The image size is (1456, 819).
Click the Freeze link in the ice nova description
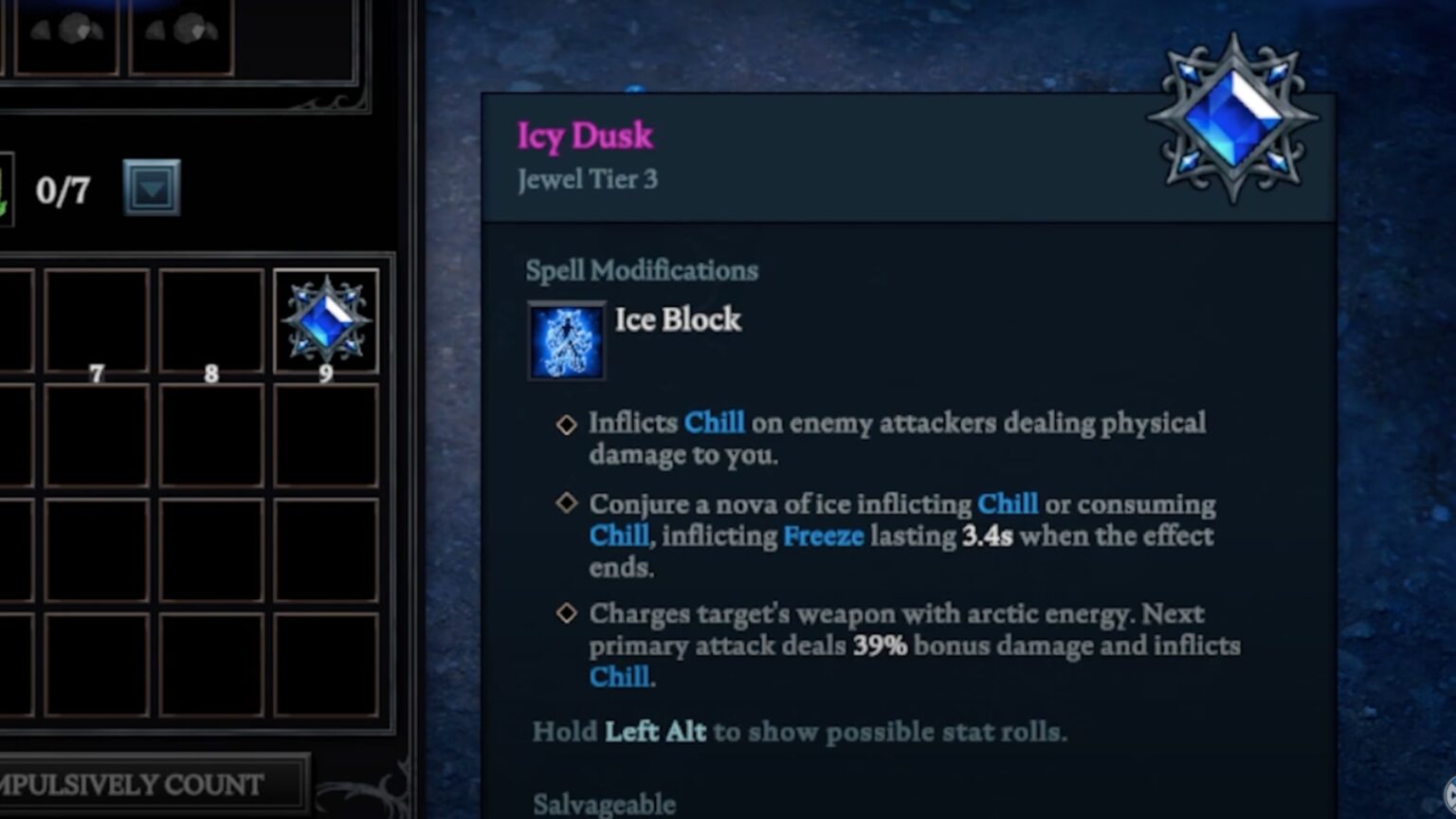[822, 537]
